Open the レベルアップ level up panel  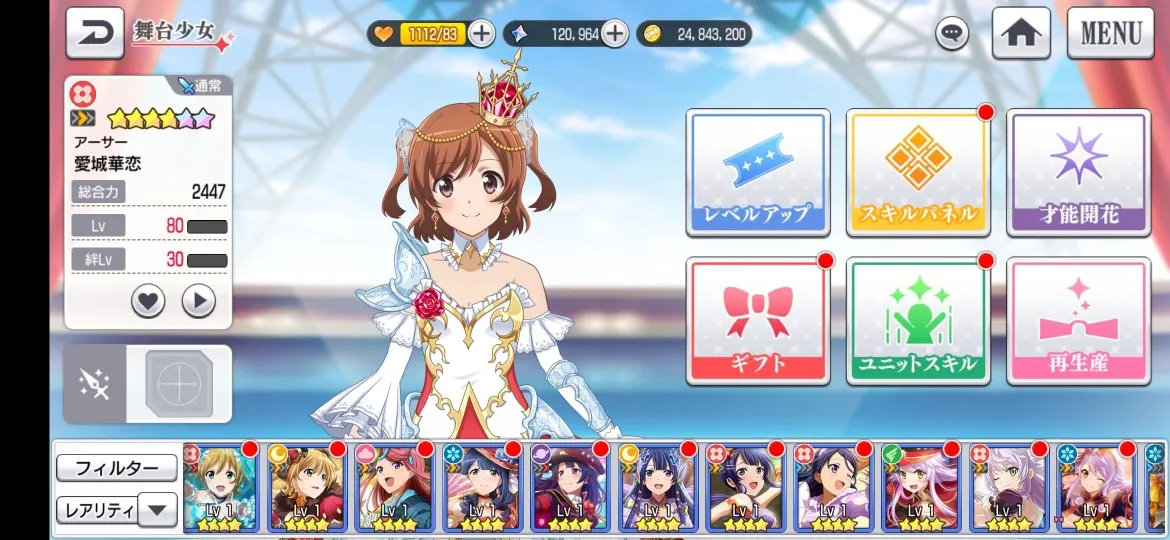tap(757, 172)
